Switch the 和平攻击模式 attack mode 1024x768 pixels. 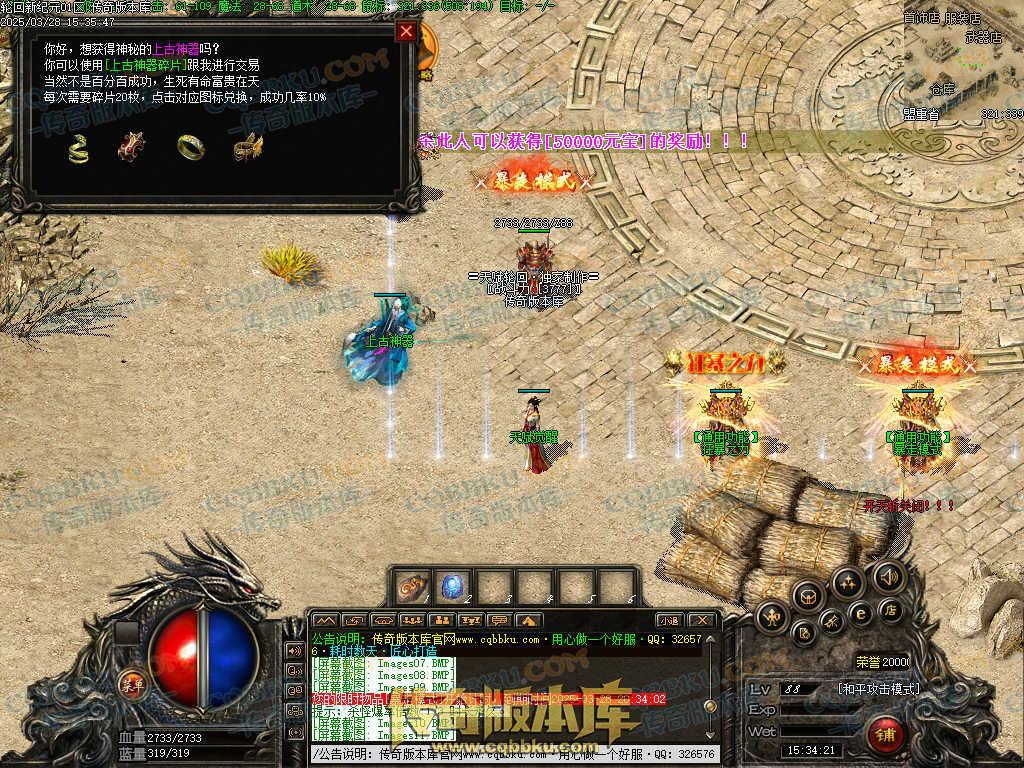(x=878, y=689)
